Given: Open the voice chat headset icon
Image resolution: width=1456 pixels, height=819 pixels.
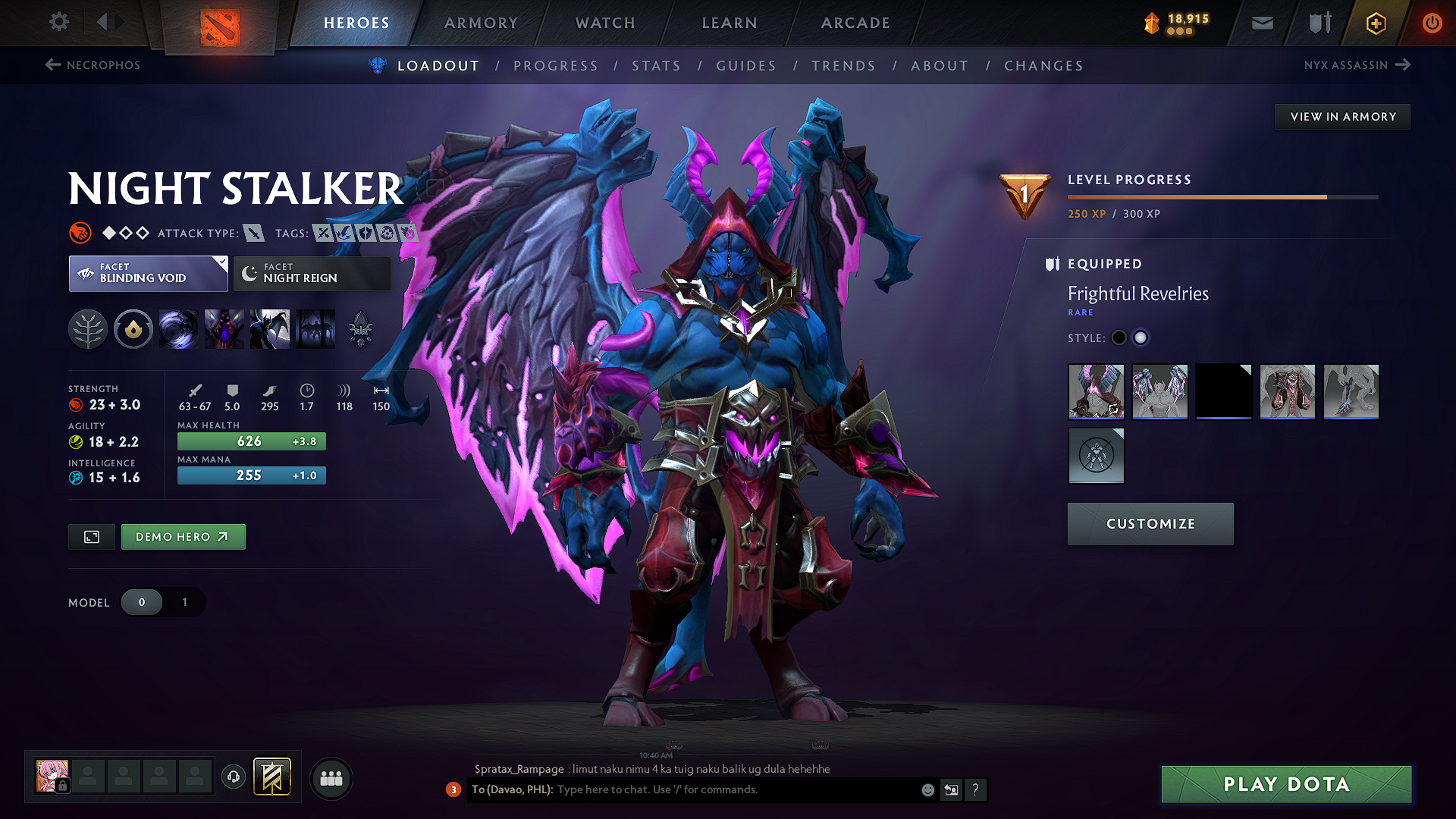Looking at the screenshot, I should pos(234,778).
